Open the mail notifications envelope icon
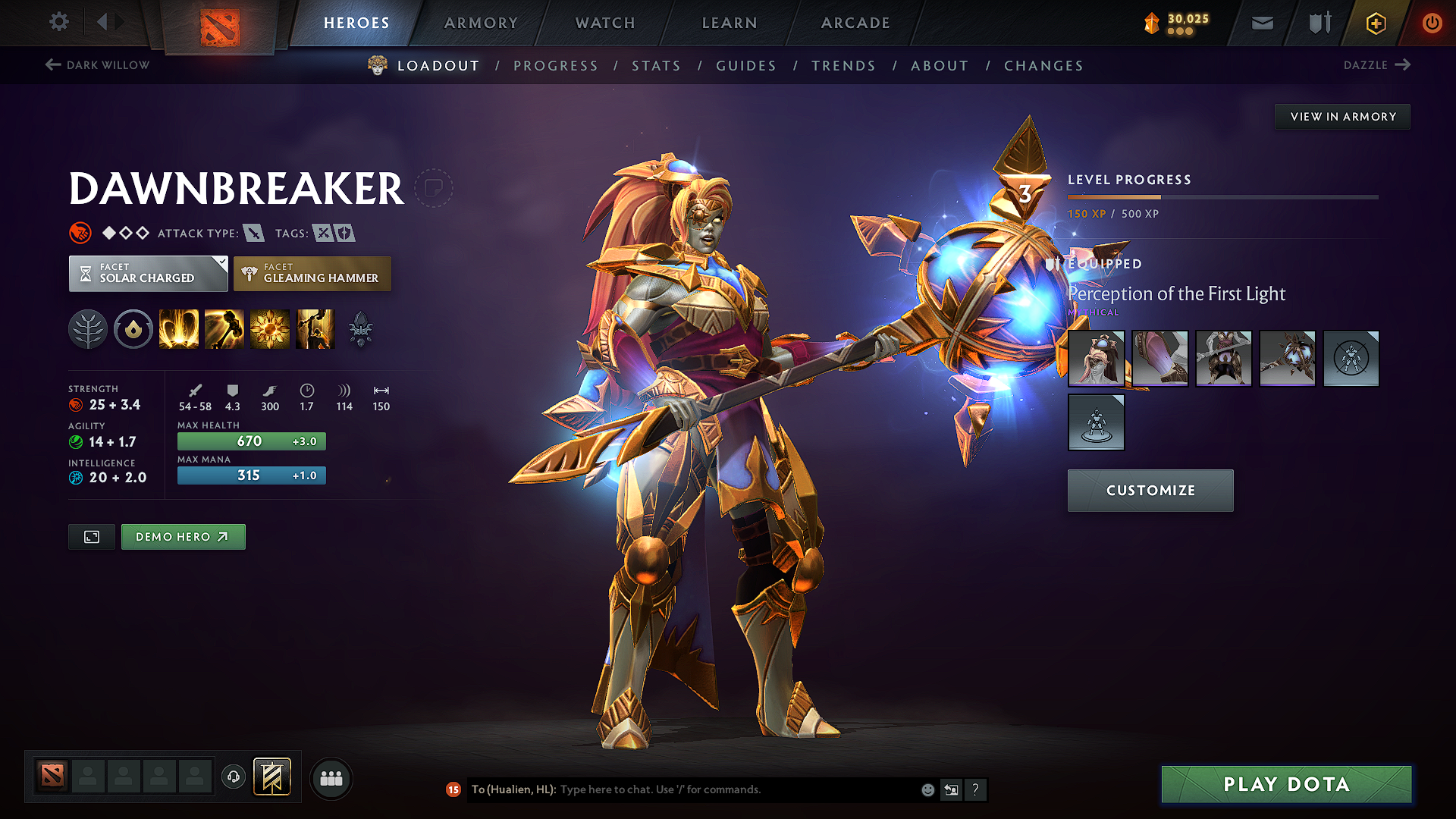The width and height of the screenshot is (1456, 819). [1261, 23]
